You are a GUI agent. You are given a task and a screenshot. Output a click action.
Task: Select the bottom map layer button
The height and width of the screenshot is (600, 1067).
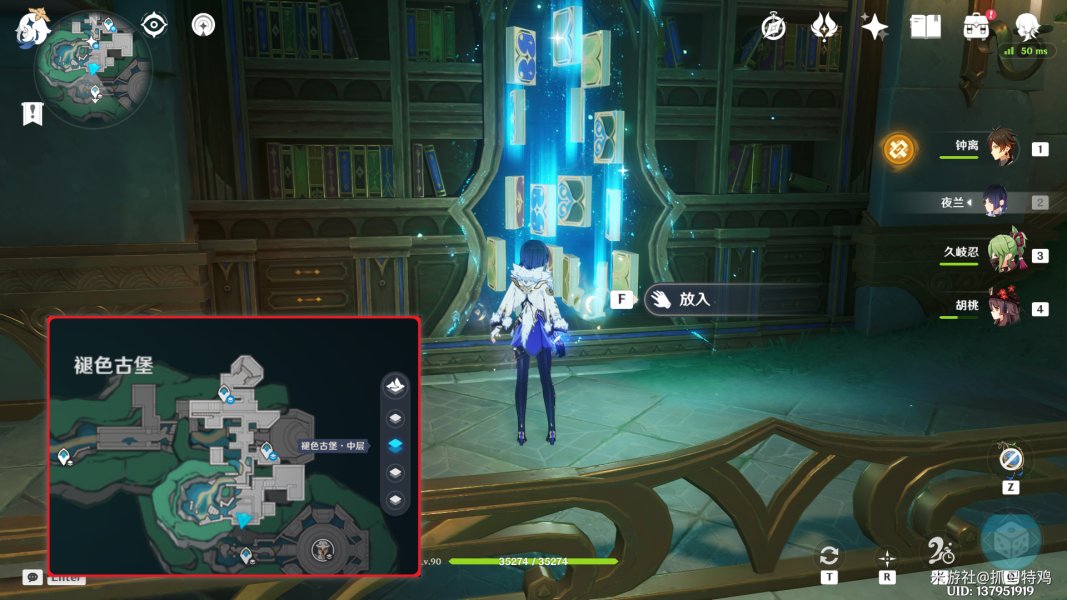pyautogui.click(x=396, y=499)
